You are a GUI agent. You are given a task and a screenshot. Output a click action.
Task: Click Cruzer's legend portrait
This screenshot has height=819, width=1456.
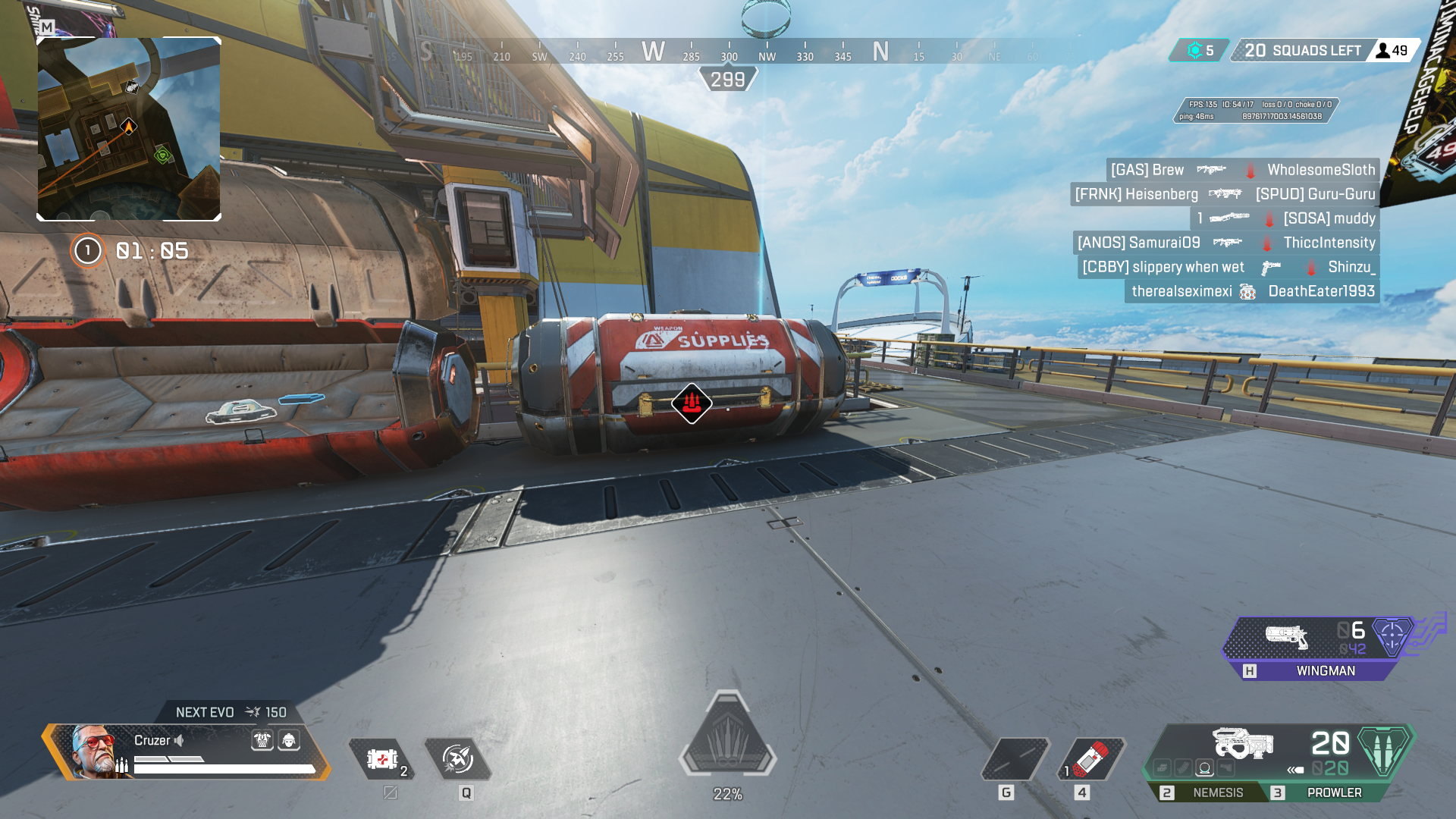pos(94,750)
